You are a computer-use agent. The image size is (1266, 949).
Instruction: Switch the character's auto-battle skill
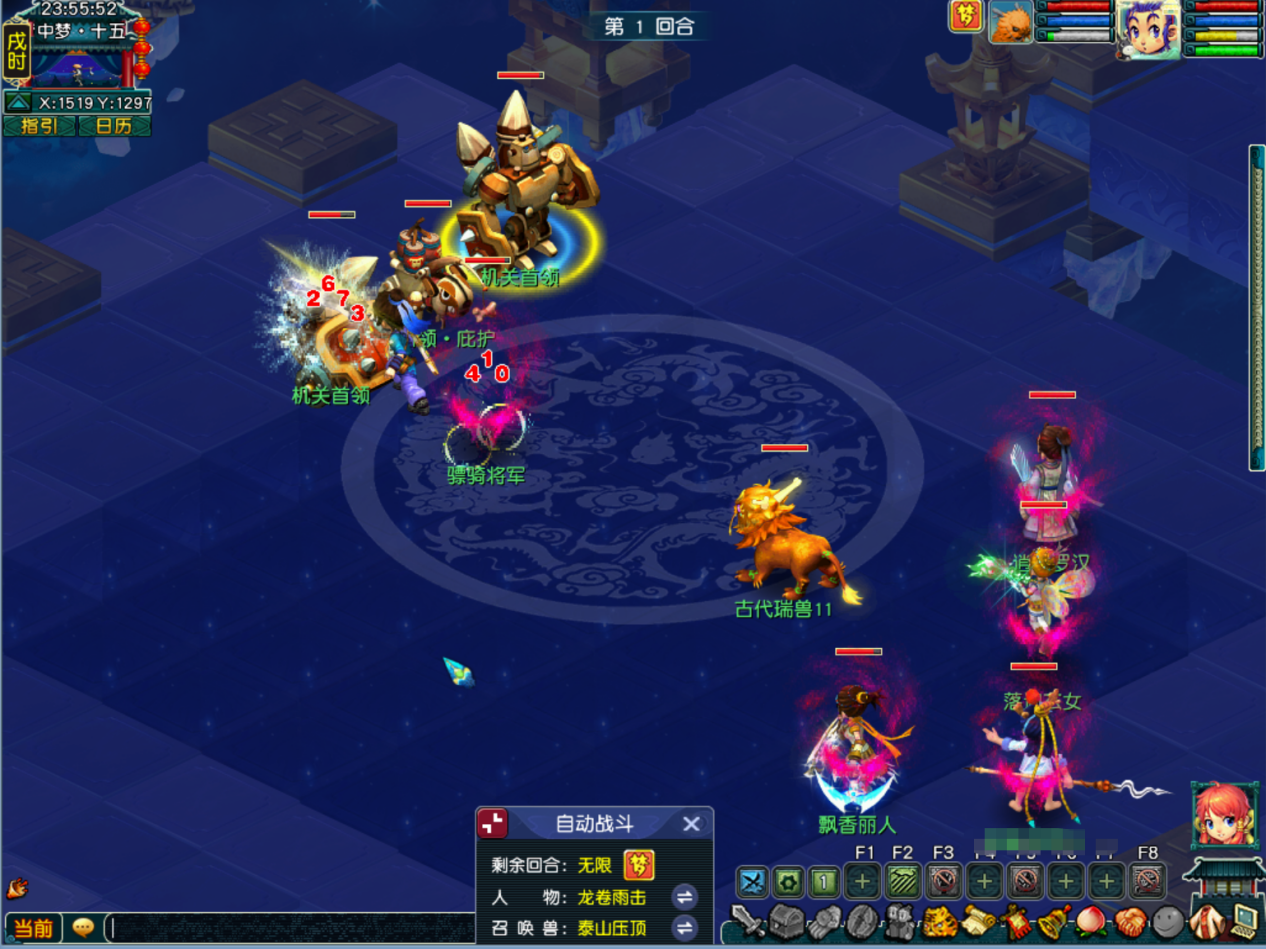pos(685,896)
